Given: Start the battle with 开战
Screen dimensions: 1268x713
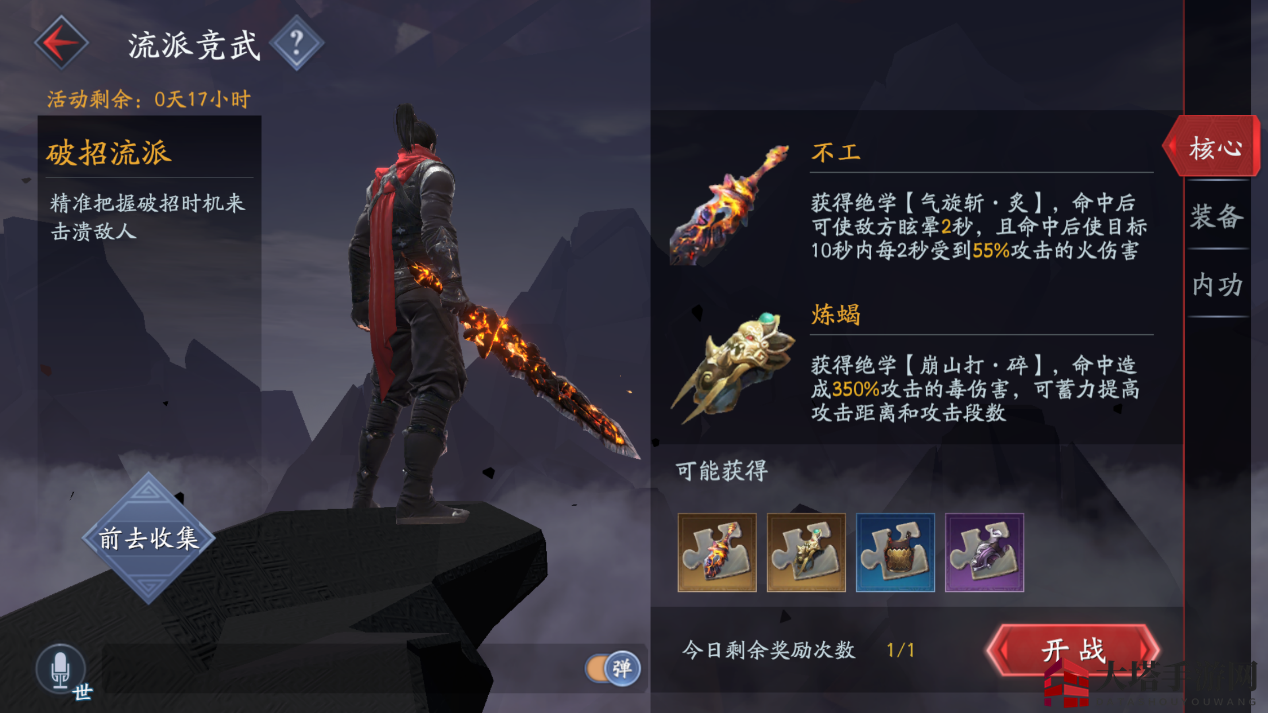Looking at the screenshot, I should pyautogui.click(x=1073, y=650).
